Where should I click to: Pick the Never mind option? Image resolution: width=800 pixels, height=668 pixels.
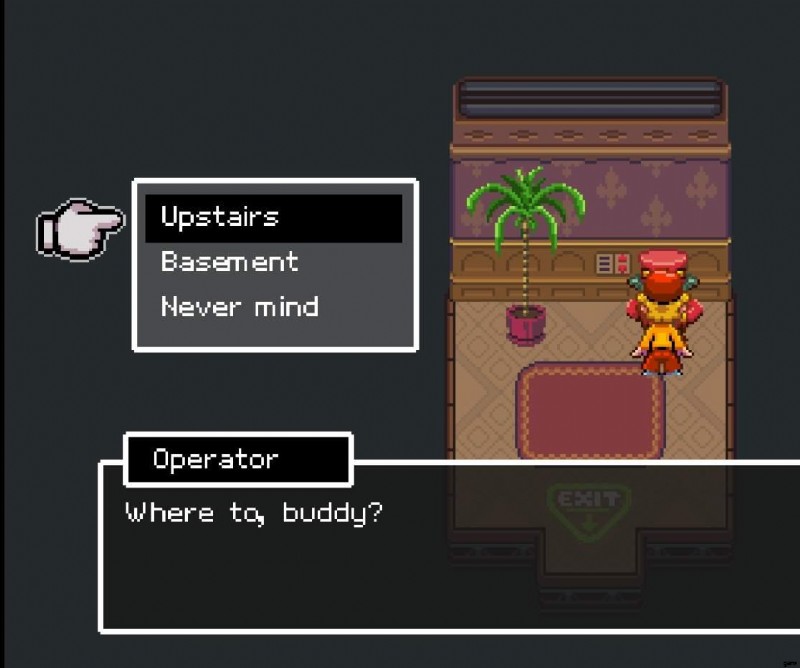(240, 306)
